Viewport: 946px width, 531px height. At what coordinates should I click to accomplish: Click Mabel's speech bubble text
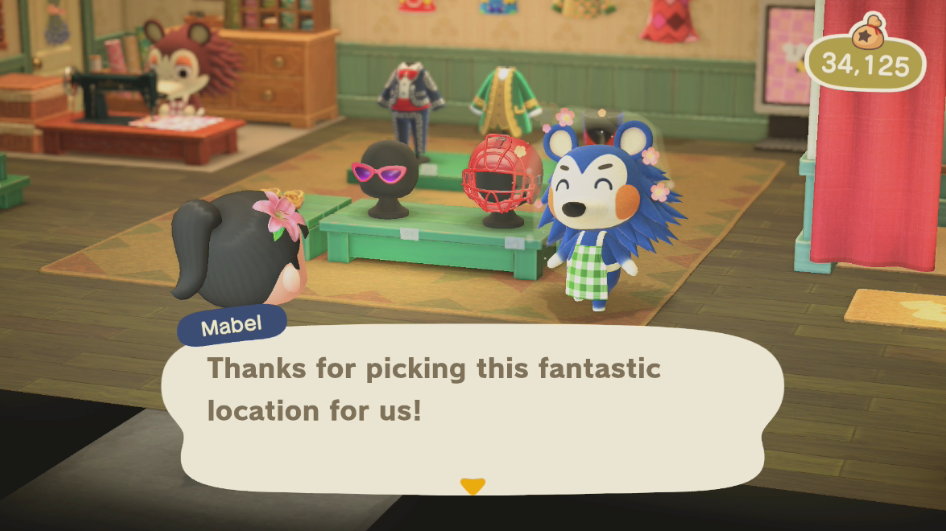tap(433, 389)
